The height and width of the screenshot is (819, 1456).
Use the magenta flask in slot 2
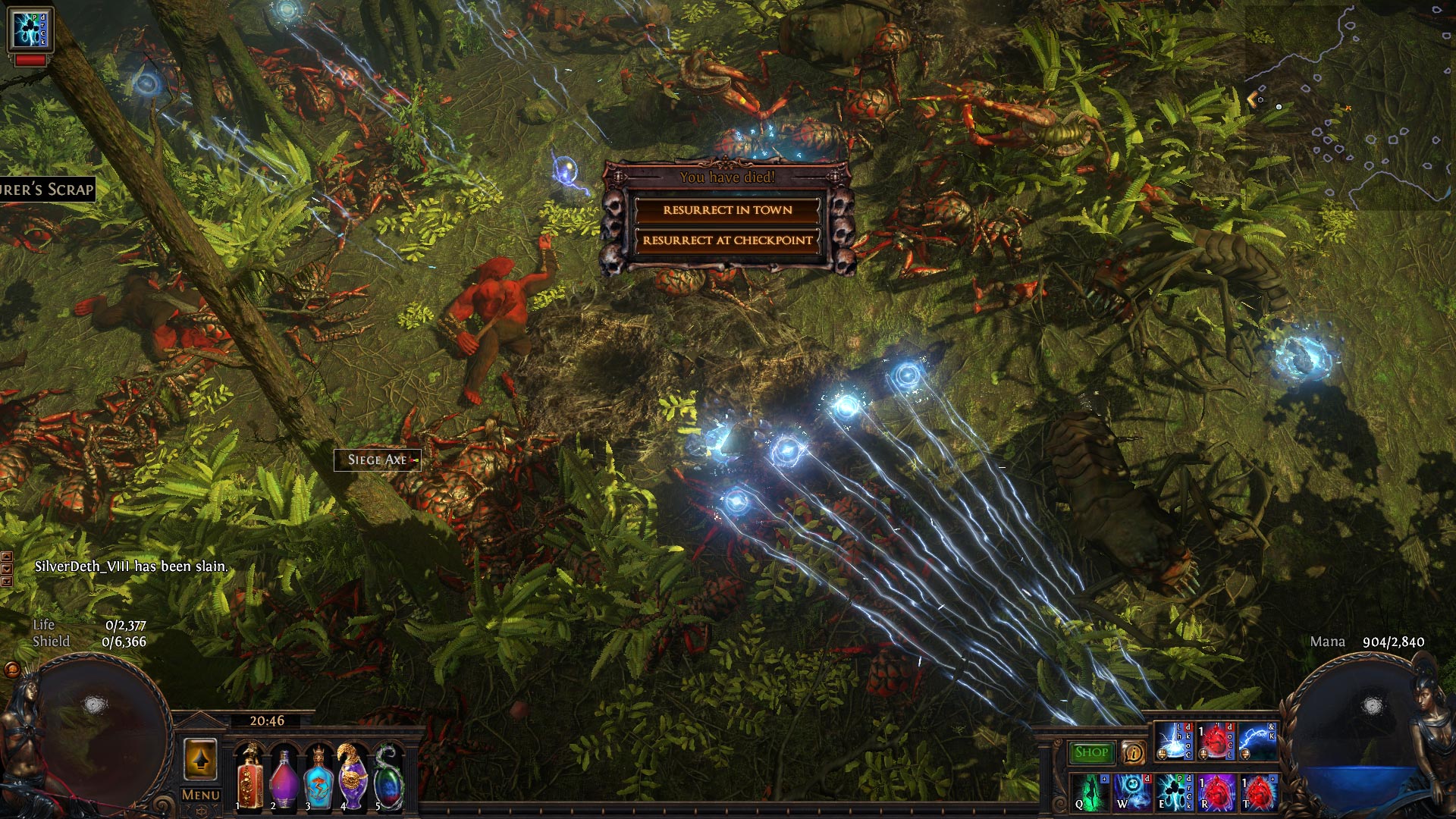(x=284, y=777)
